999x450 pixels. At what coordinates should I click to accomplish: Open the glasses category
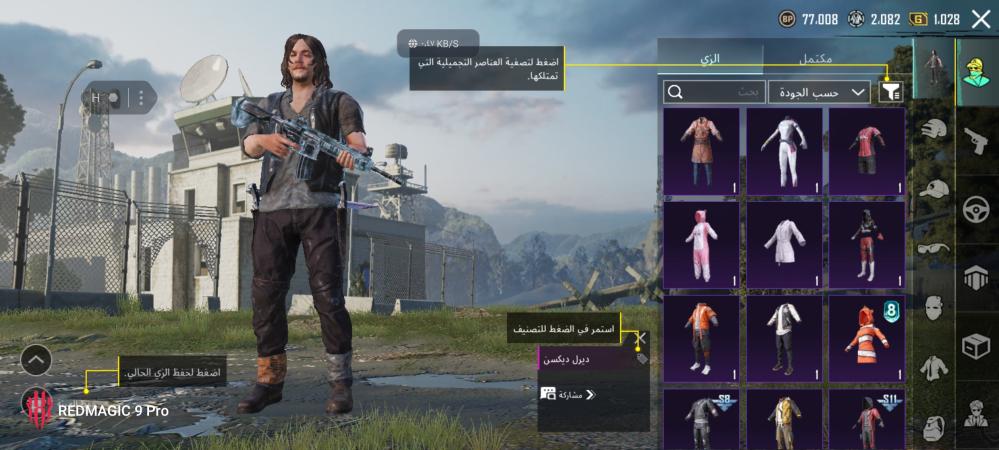(934, 248)
